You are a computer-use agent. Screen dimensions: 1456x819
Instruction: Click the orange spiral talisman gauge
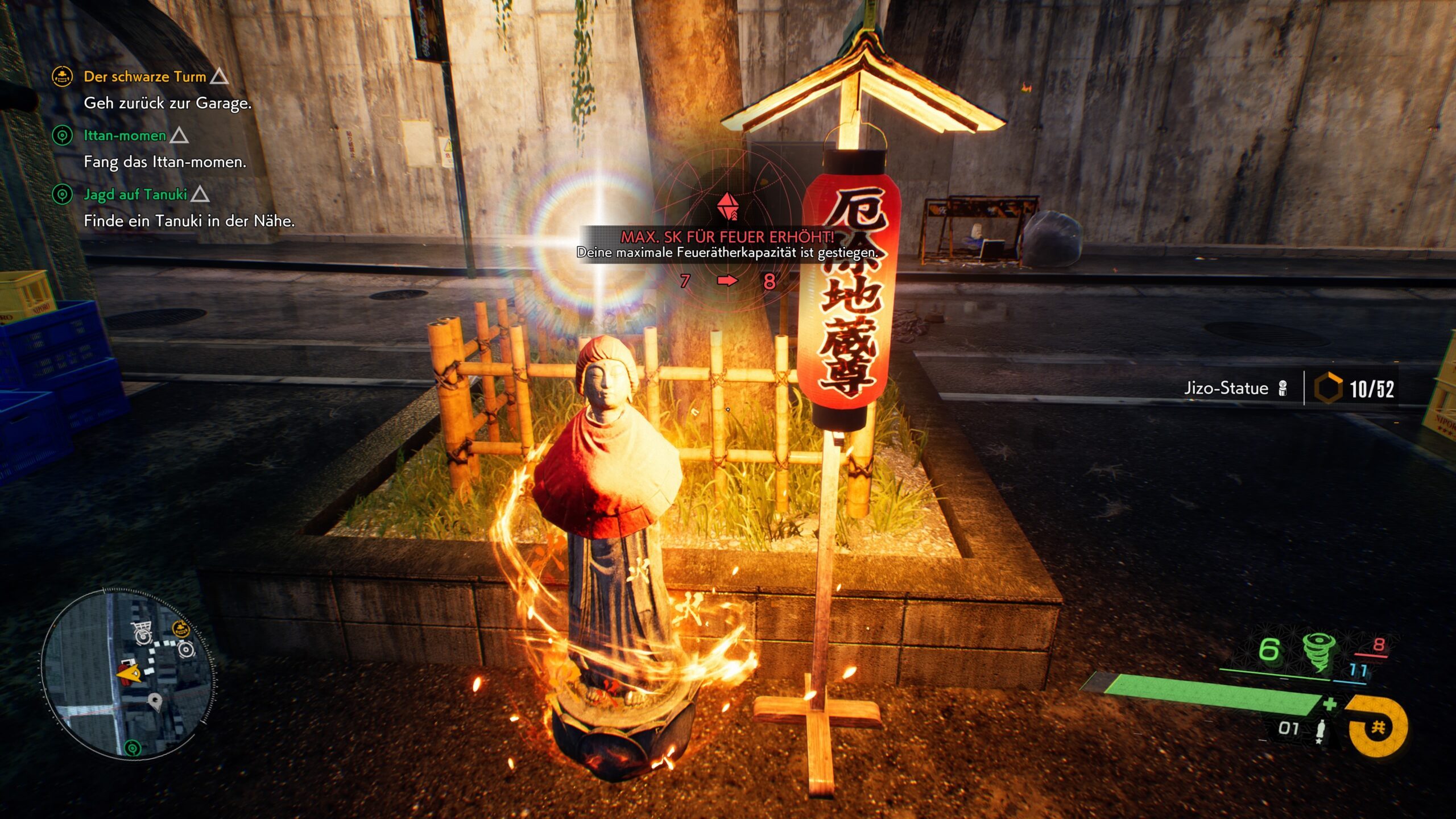tap(1378, 727)
